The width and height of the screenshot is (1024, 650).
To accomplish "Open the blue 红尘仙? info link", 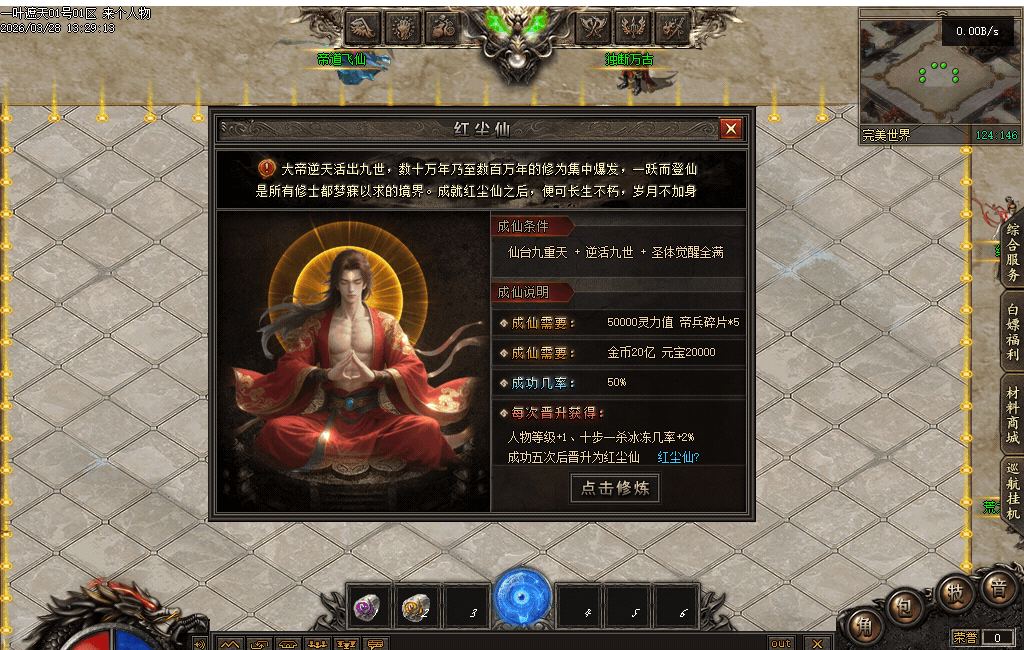I will tap(678, 458).
